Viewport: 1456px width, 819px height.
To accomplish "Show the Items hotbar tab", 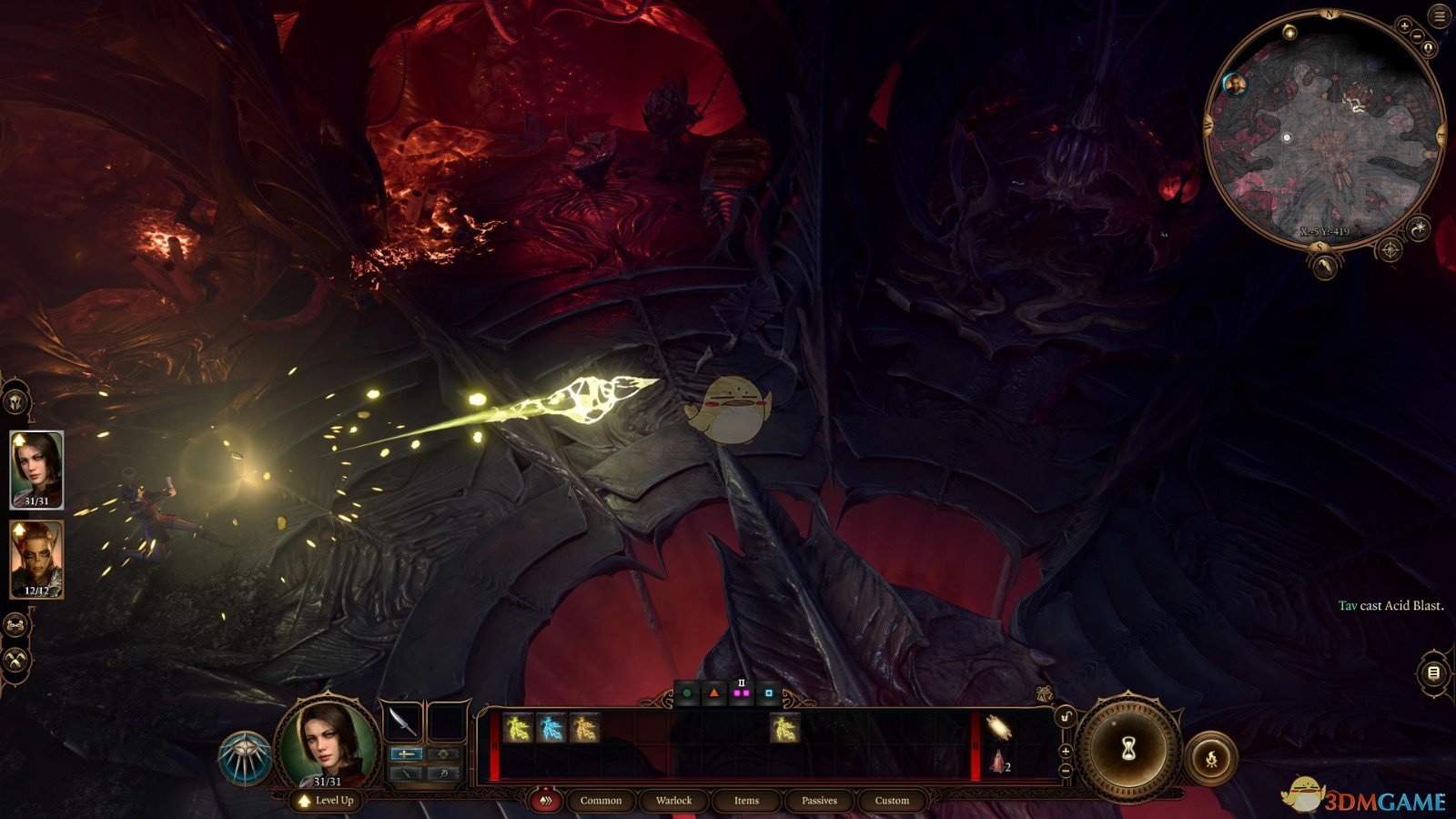I will pos(746,801).
